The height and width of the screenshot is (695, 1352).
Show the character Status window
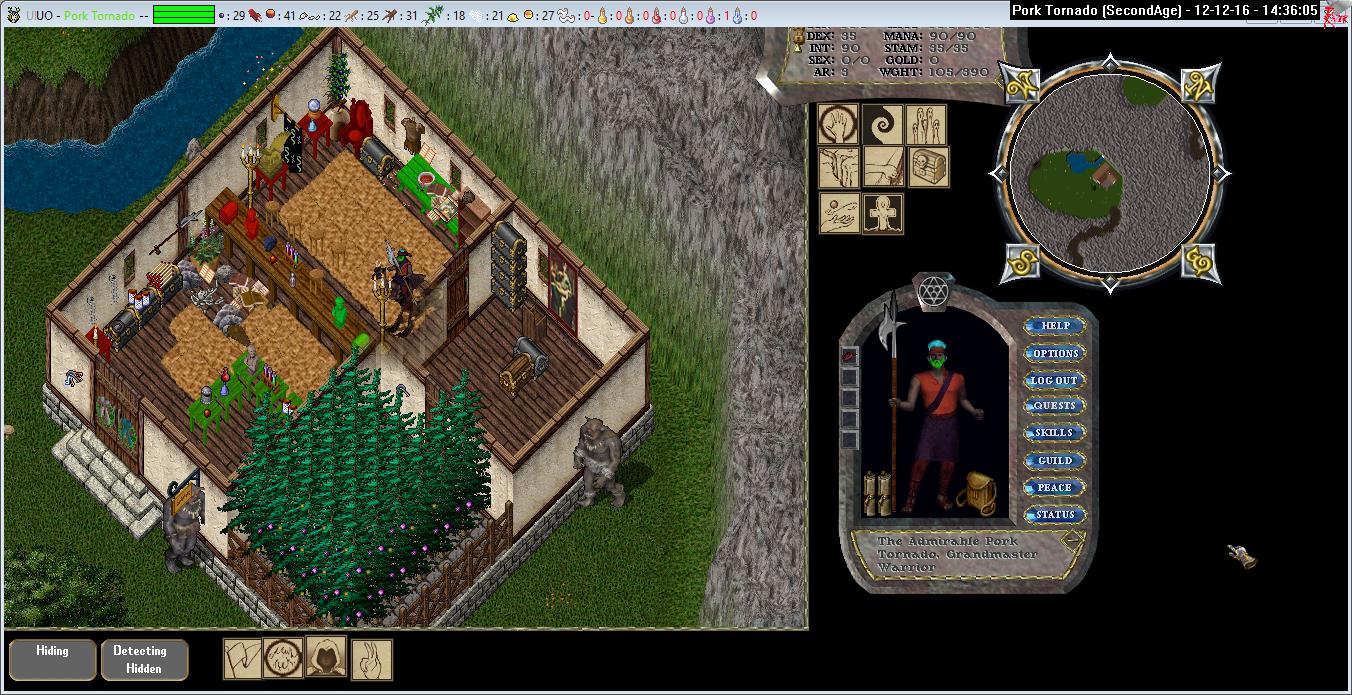click(x=1055, y=515)
